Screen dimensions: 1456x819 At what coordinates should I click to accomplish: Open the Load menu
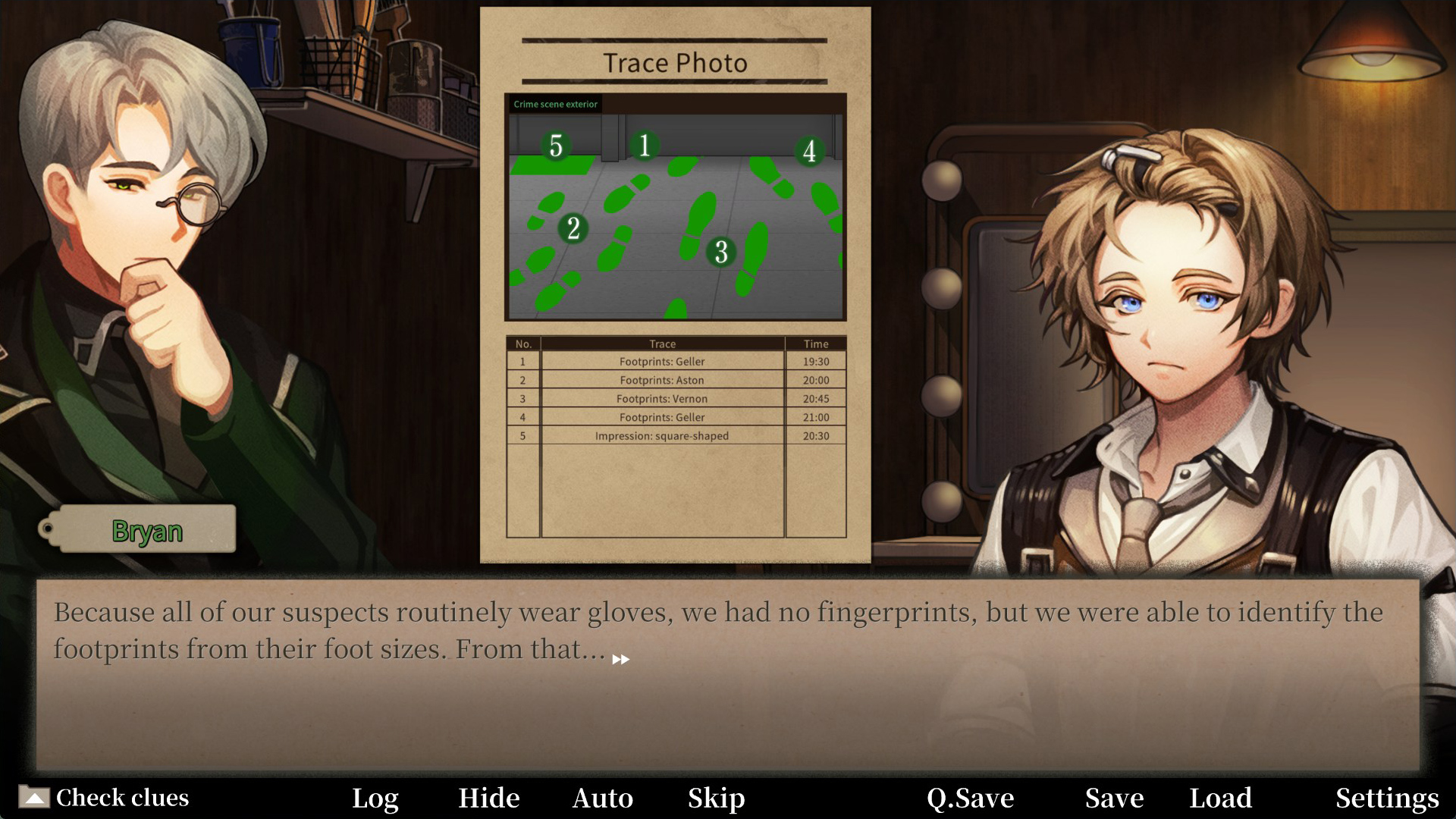(x=1220, y=798)
